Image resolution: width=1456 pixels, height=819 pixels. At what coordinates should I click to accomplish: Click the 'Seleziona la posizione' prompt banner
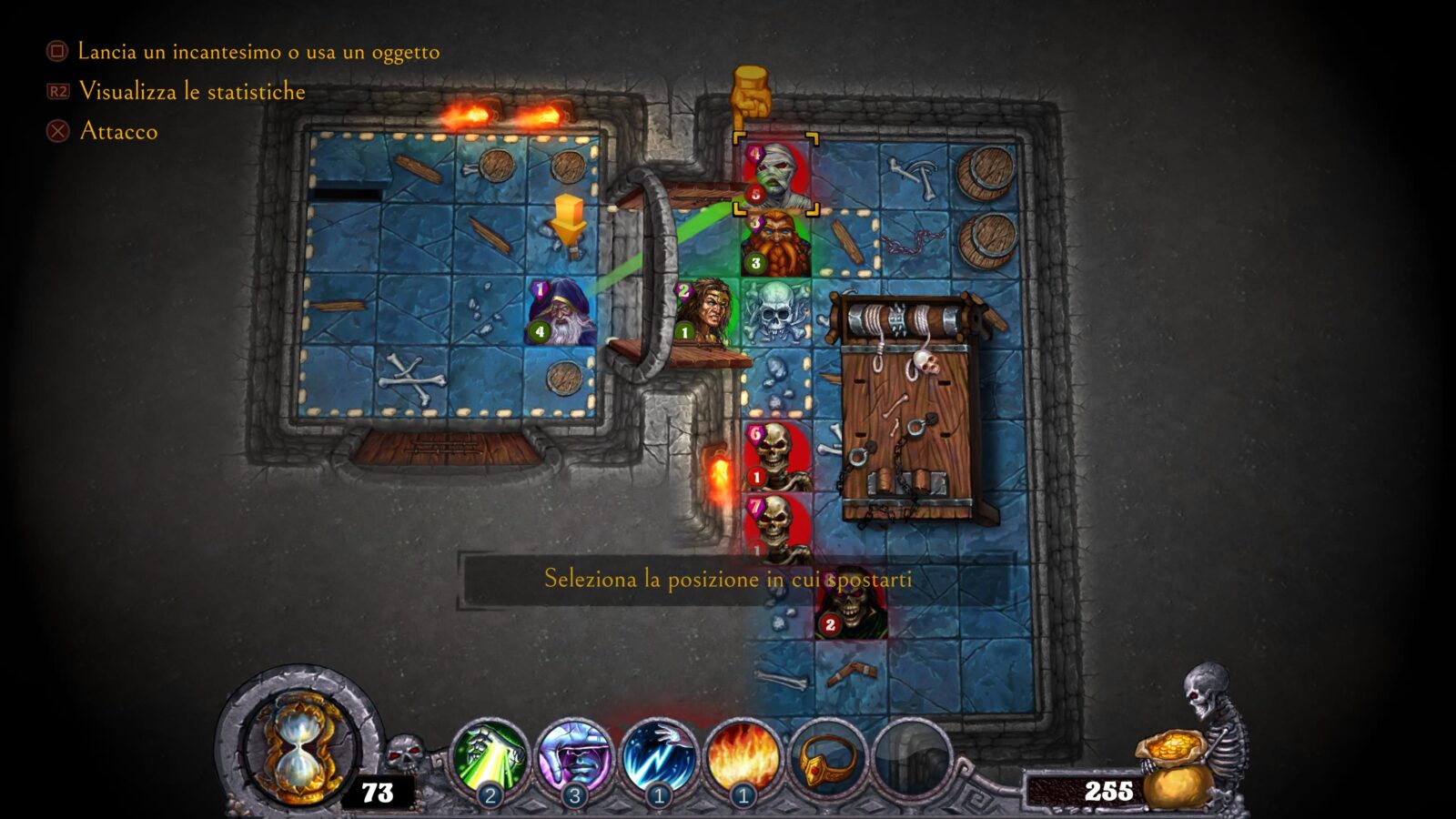click(x=728, y=579)
